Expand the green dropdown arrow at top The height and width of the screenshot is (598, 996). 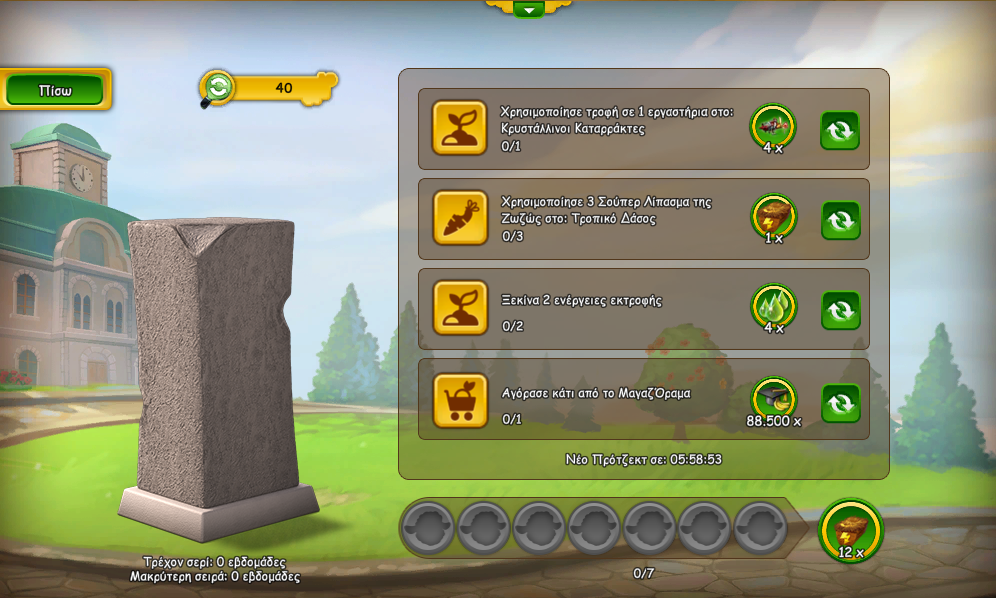[528, 9]
